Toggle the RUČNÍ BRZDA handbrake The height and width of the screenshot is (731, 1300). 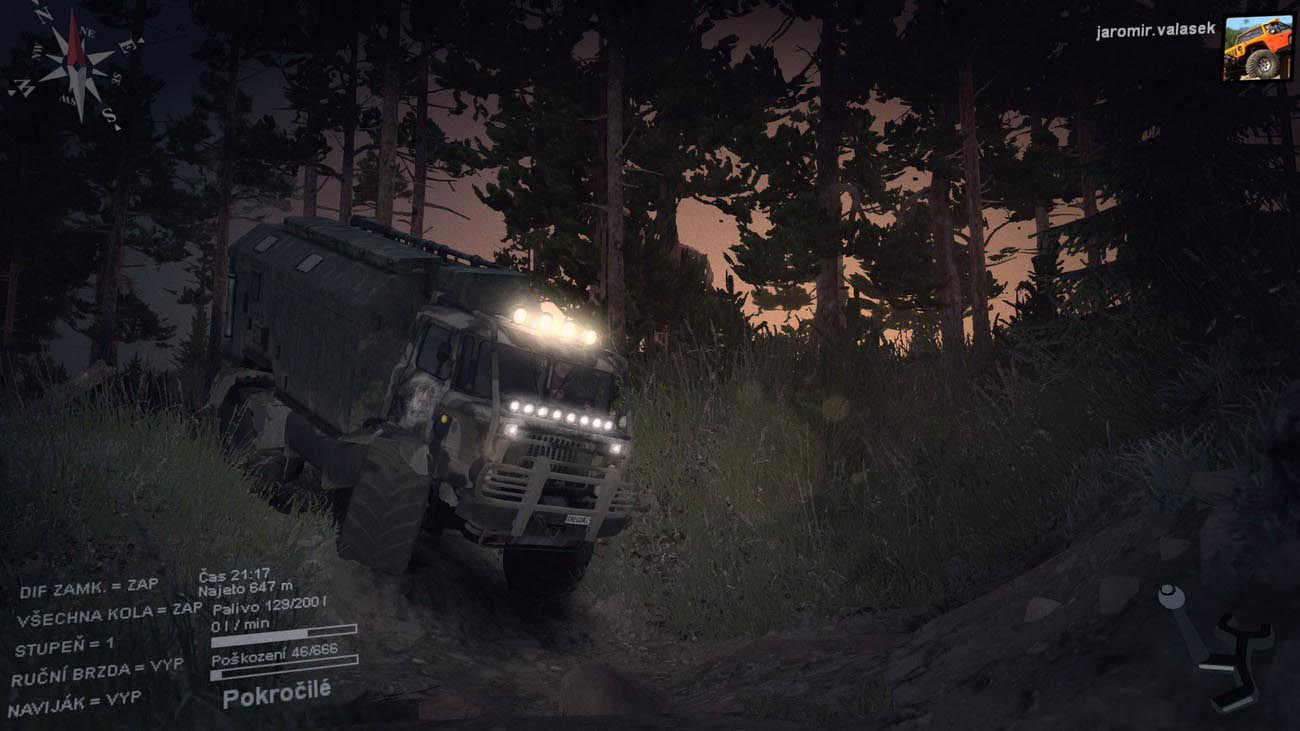(x=97, y=672)
